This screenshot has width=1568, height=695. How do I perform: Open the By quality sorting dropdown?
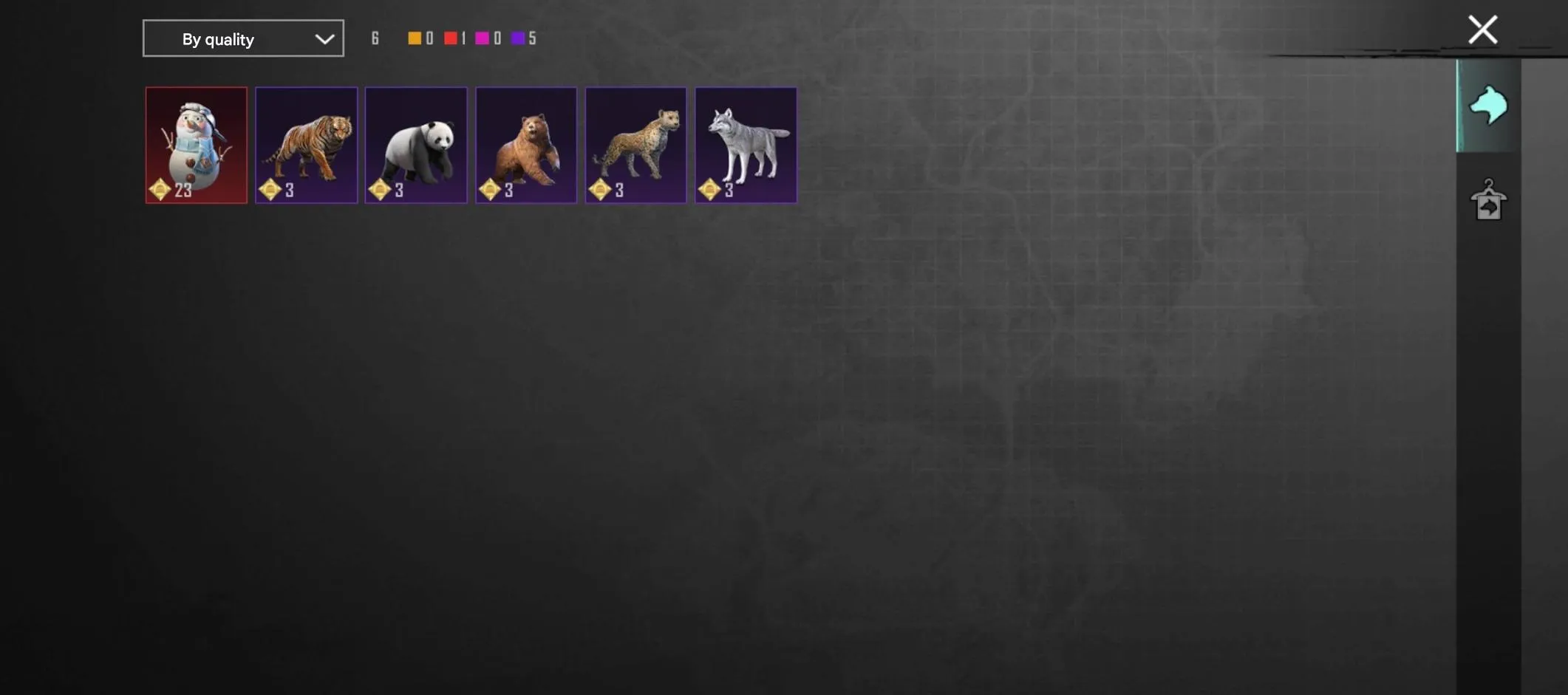pyautogui.click(x=243, y=38)
